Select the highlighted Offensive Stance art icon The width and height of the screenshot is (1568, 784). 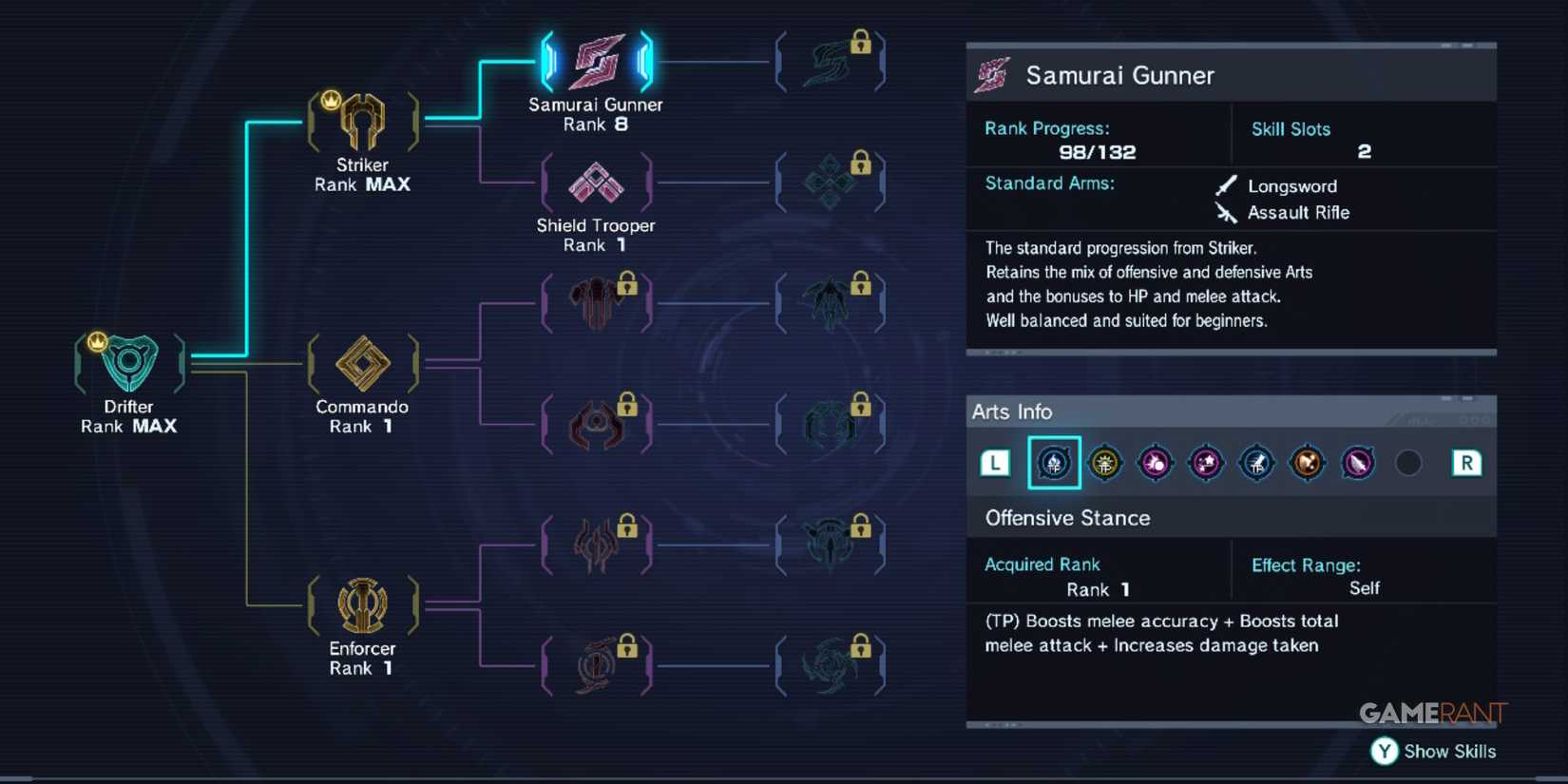[1054, 464]
